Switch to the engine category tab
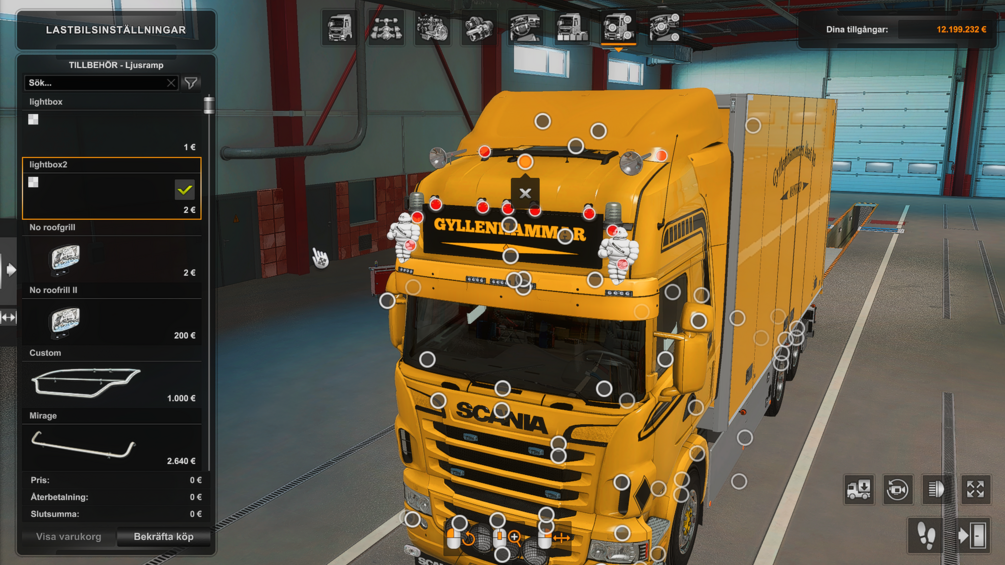1005x565 pixels. tap(432, 28)
